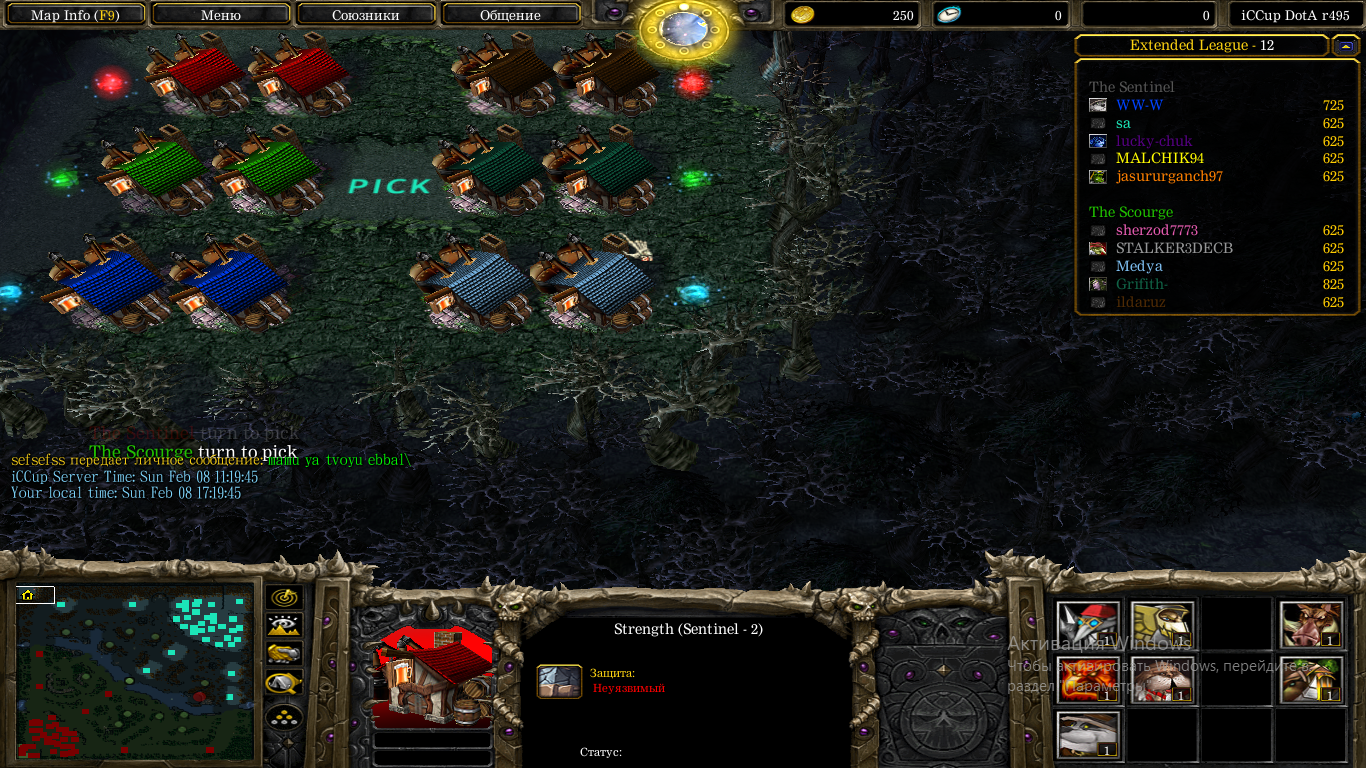Screen dimensions: 1366x768
Task: Pick the golden-helmed Omniknight hero
Action: (x=1162, y=626)
